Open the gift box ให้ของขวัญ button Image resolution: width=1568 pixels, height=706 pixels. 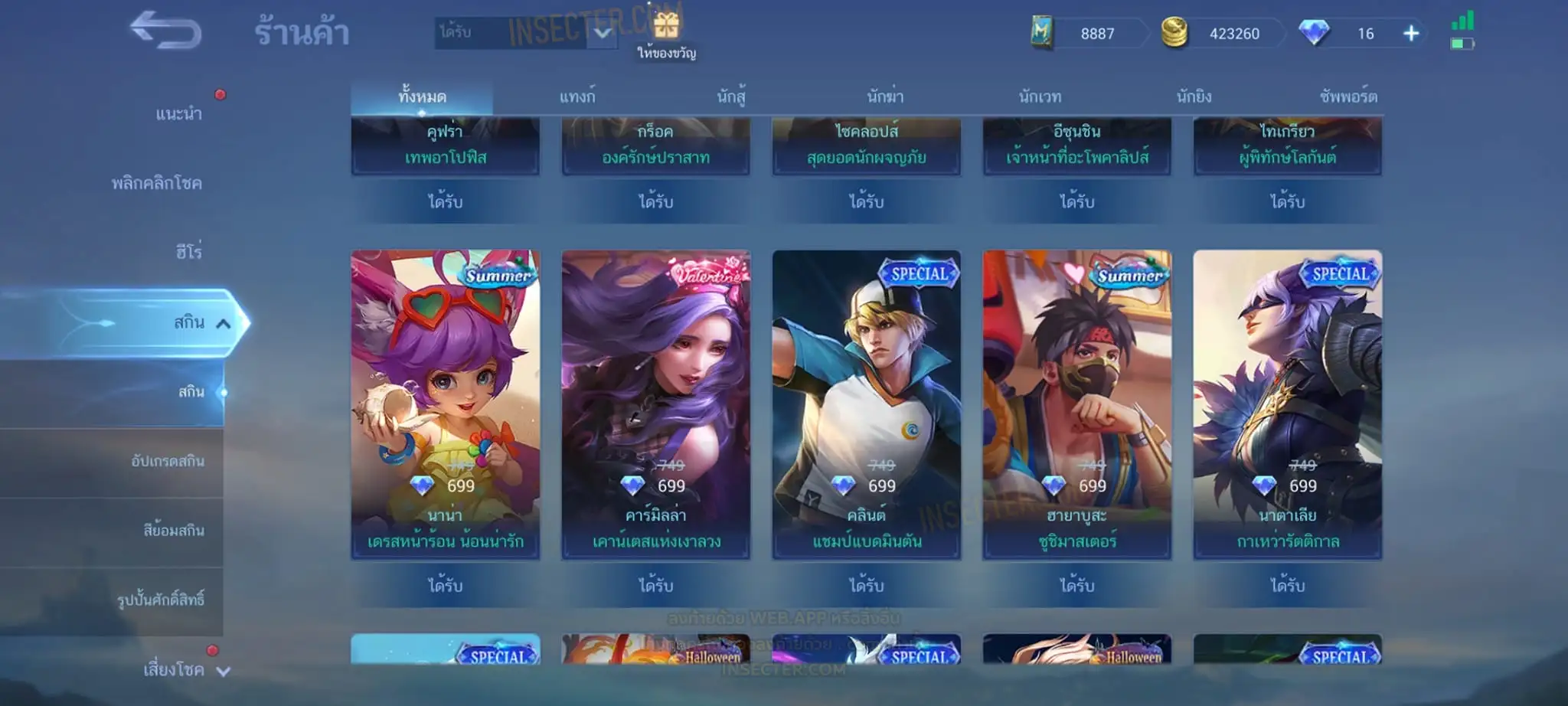[666, 34]
